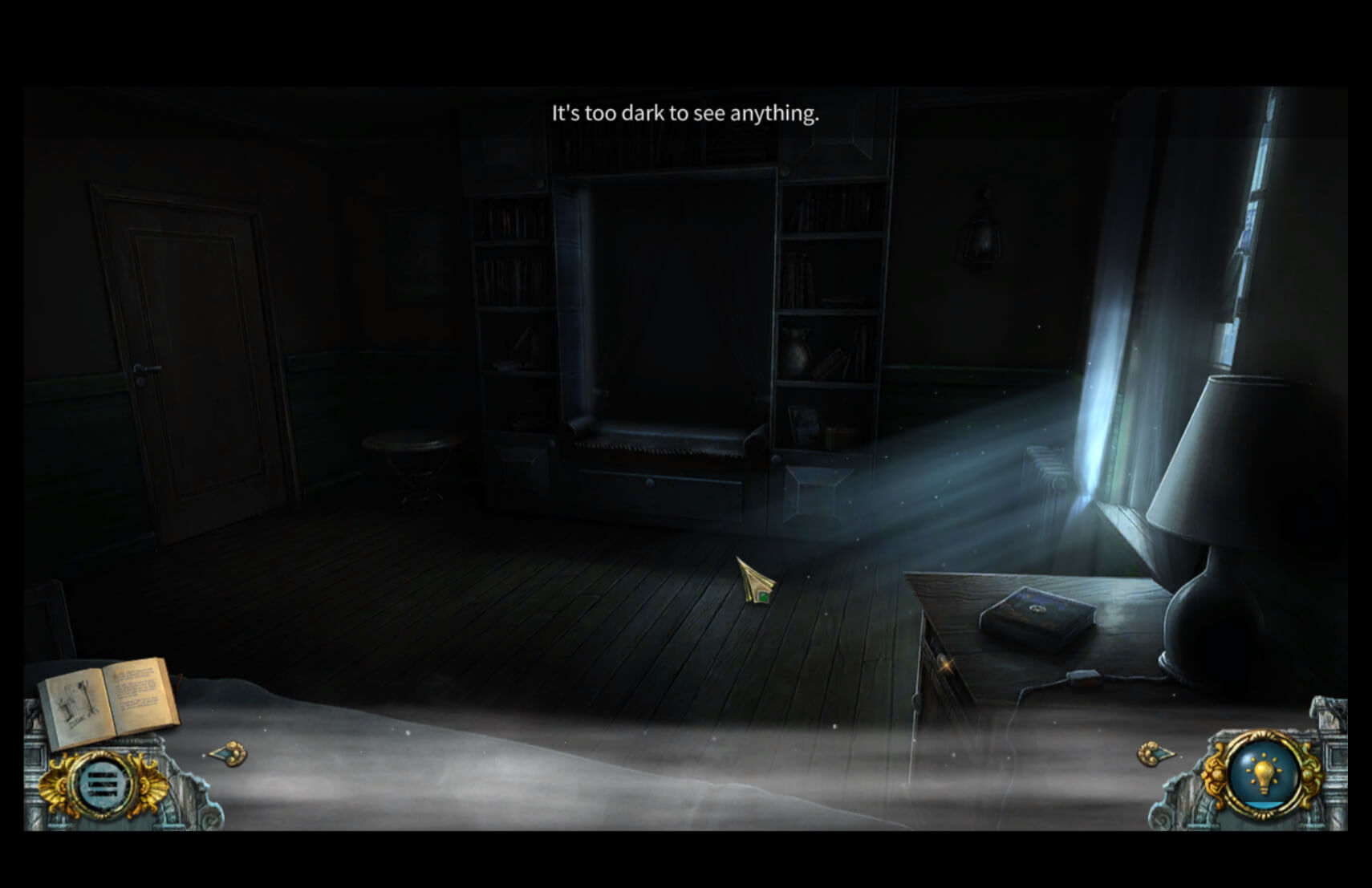This screenshot has height=888, width=1372.
Task: Open the journal diary book
Action: point(108,698)
